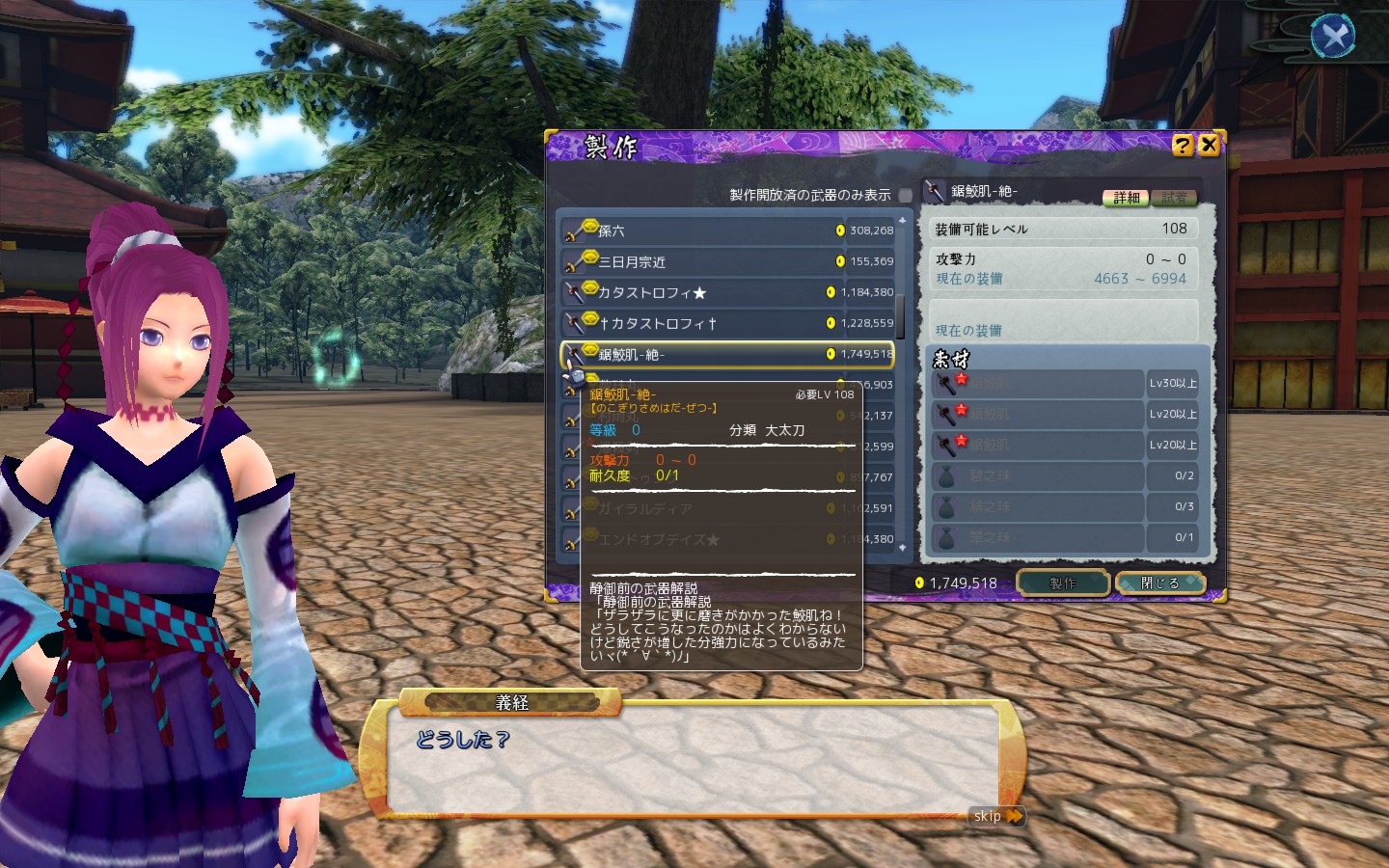Open the crafting help question mark
Screen dimensions: 1389x868
tap(1183, 145)
